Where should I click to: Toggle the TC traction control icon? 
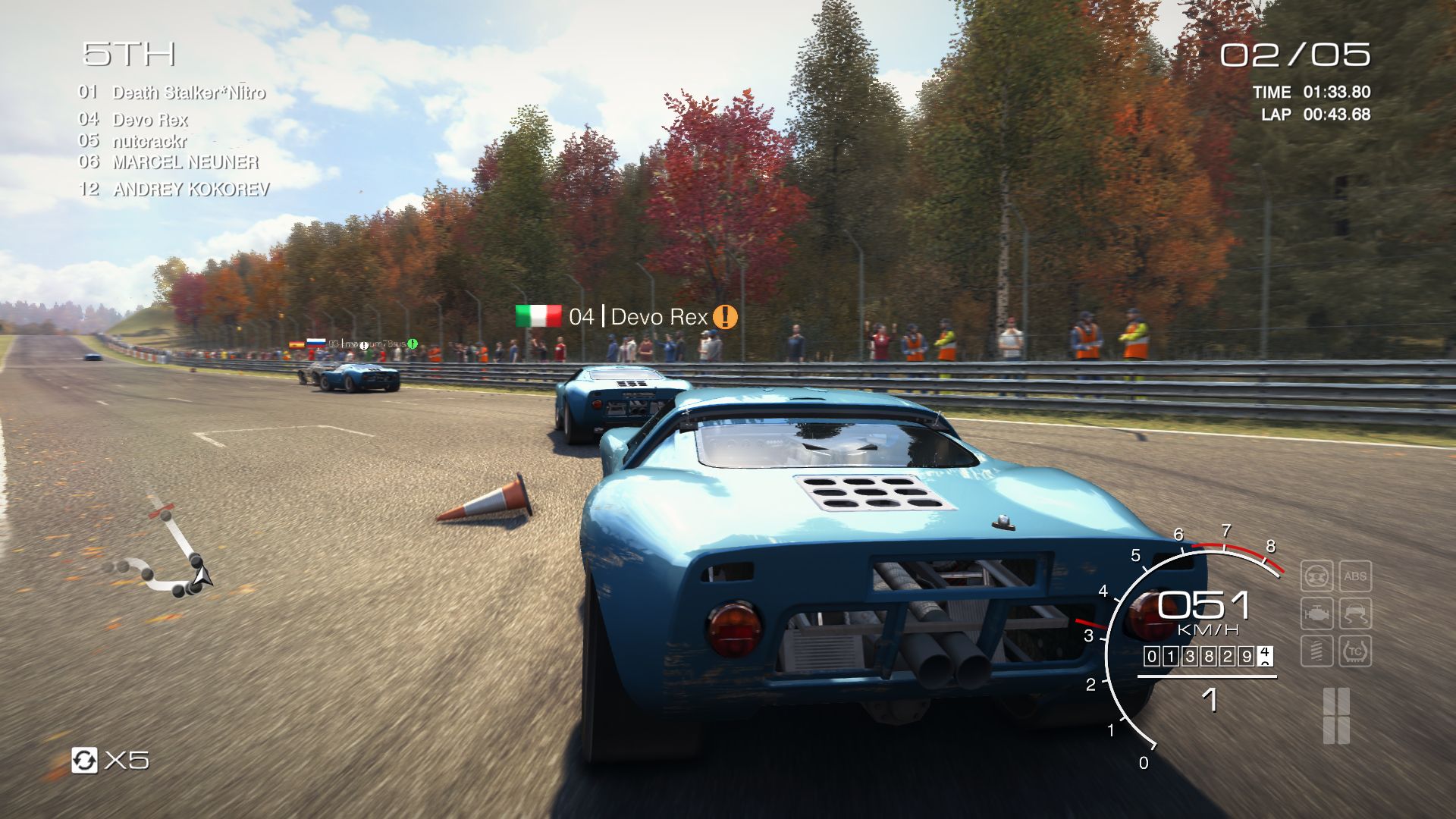click(1355, 651)
